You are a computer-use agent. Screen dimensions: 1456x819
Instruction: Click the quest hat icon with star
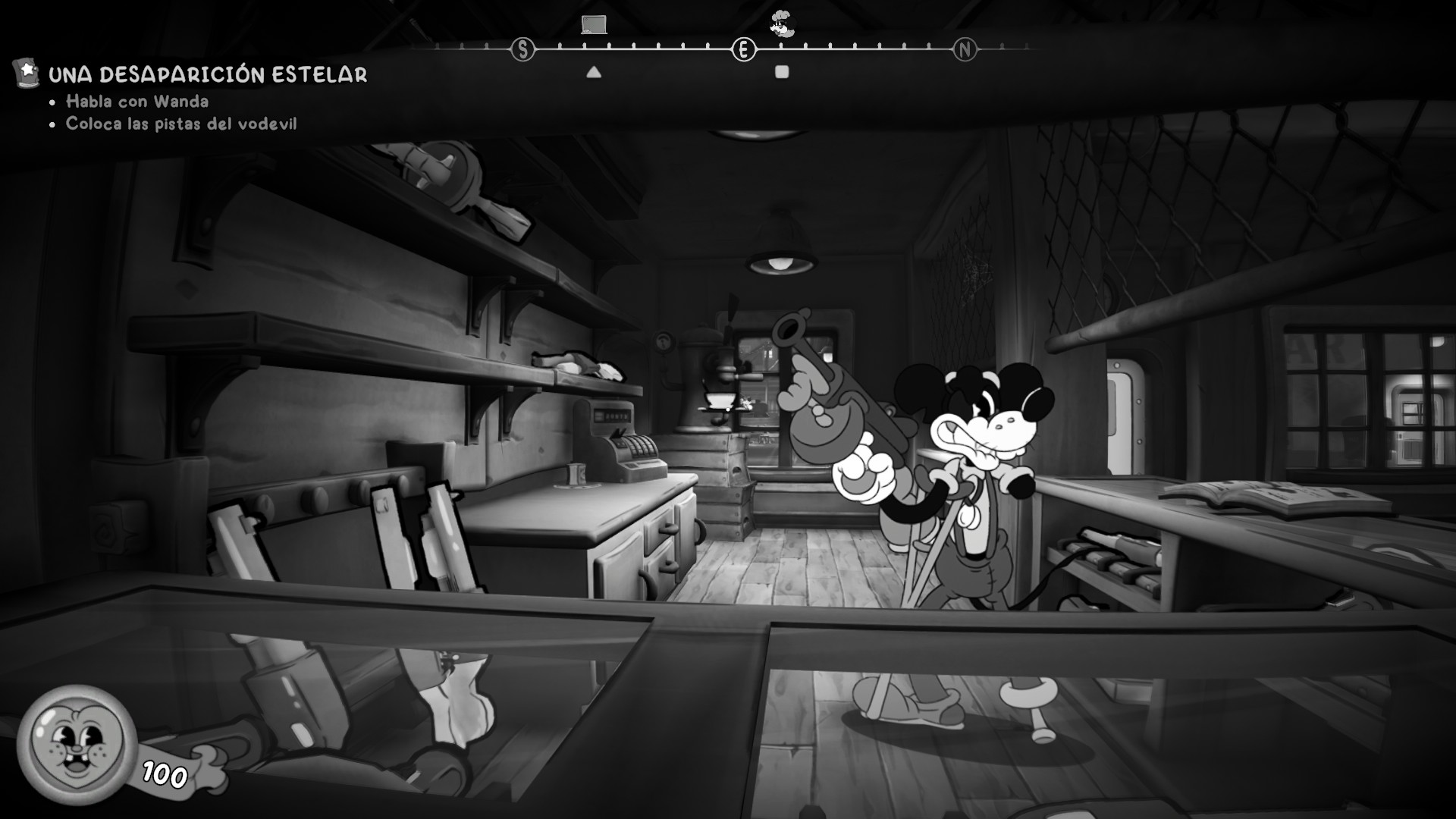[27, 73]
